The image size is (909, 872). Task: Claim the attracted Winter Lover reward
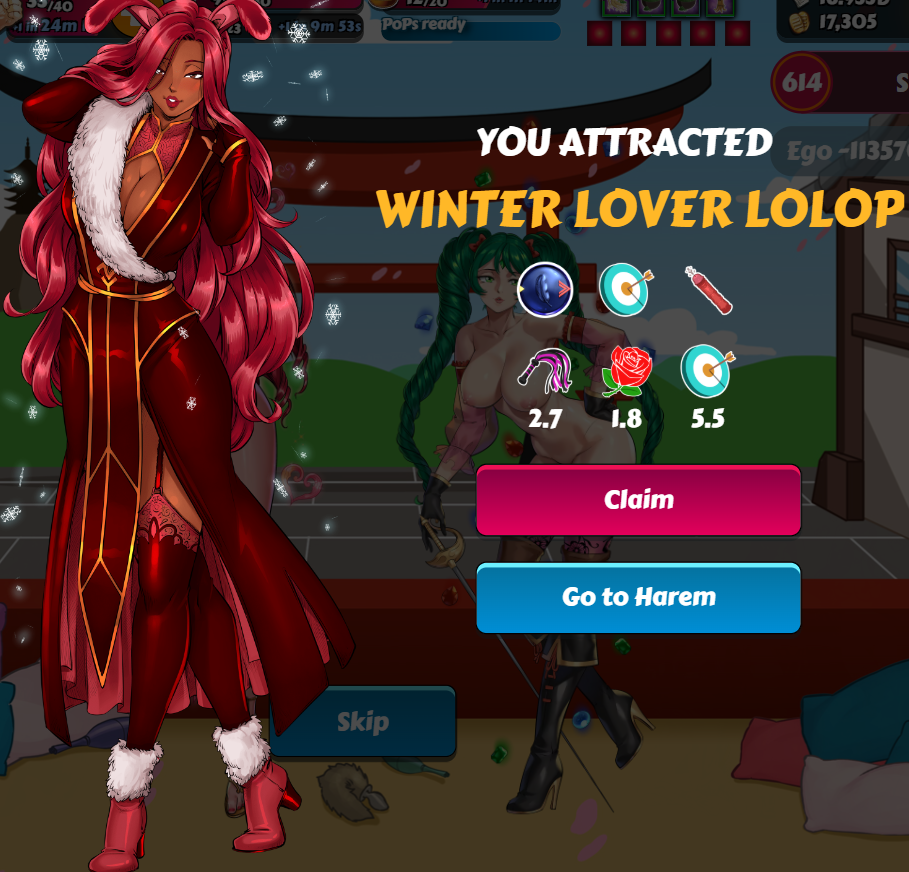(x=638, y=500)
